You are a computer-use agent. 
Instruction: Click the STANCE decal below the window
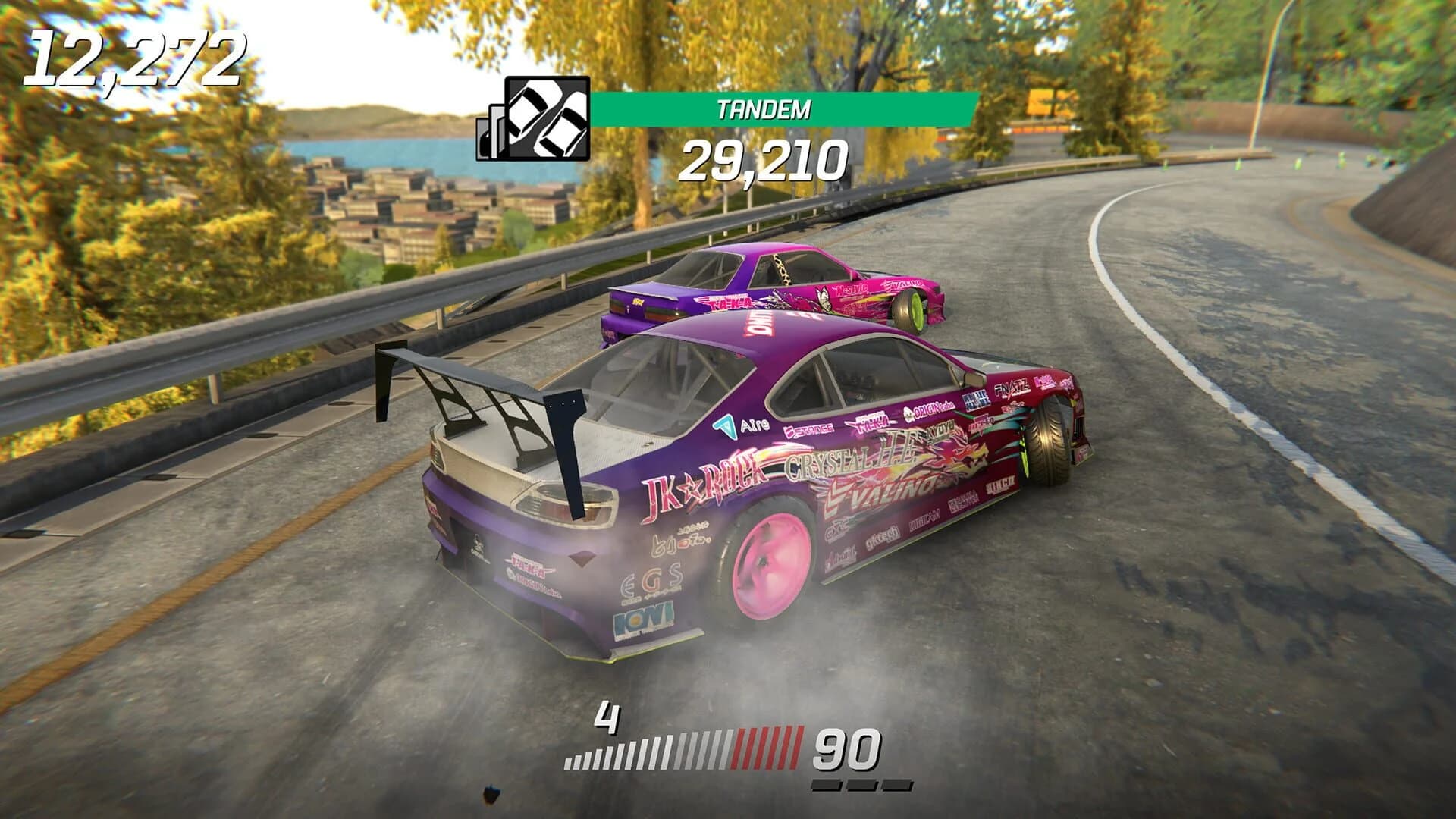pyautogui.click(x=809, y=429)
